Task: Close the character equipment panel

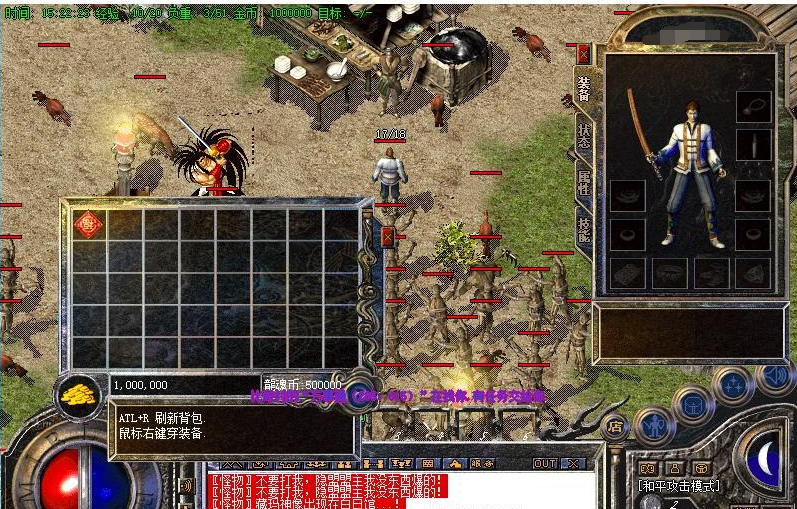Action: point(583,54)
